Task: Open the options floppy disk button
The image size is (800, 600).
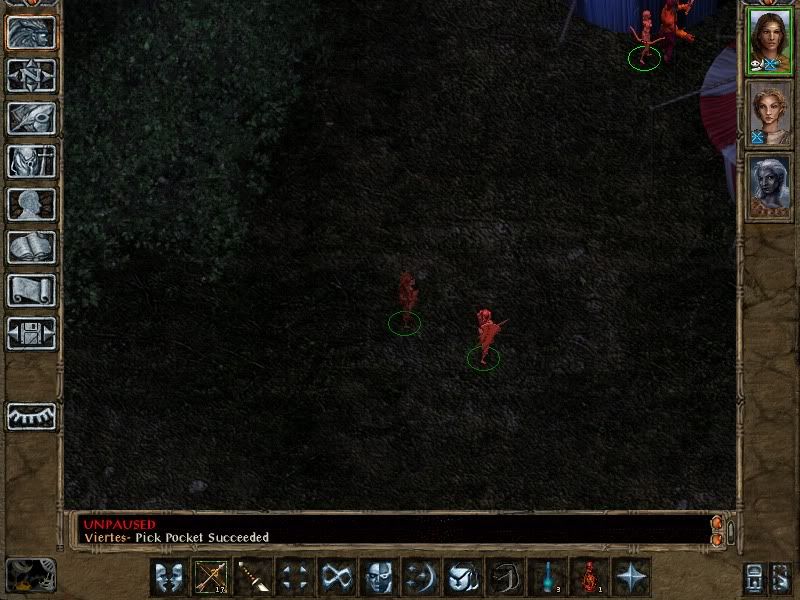Action: click(31, 333)
